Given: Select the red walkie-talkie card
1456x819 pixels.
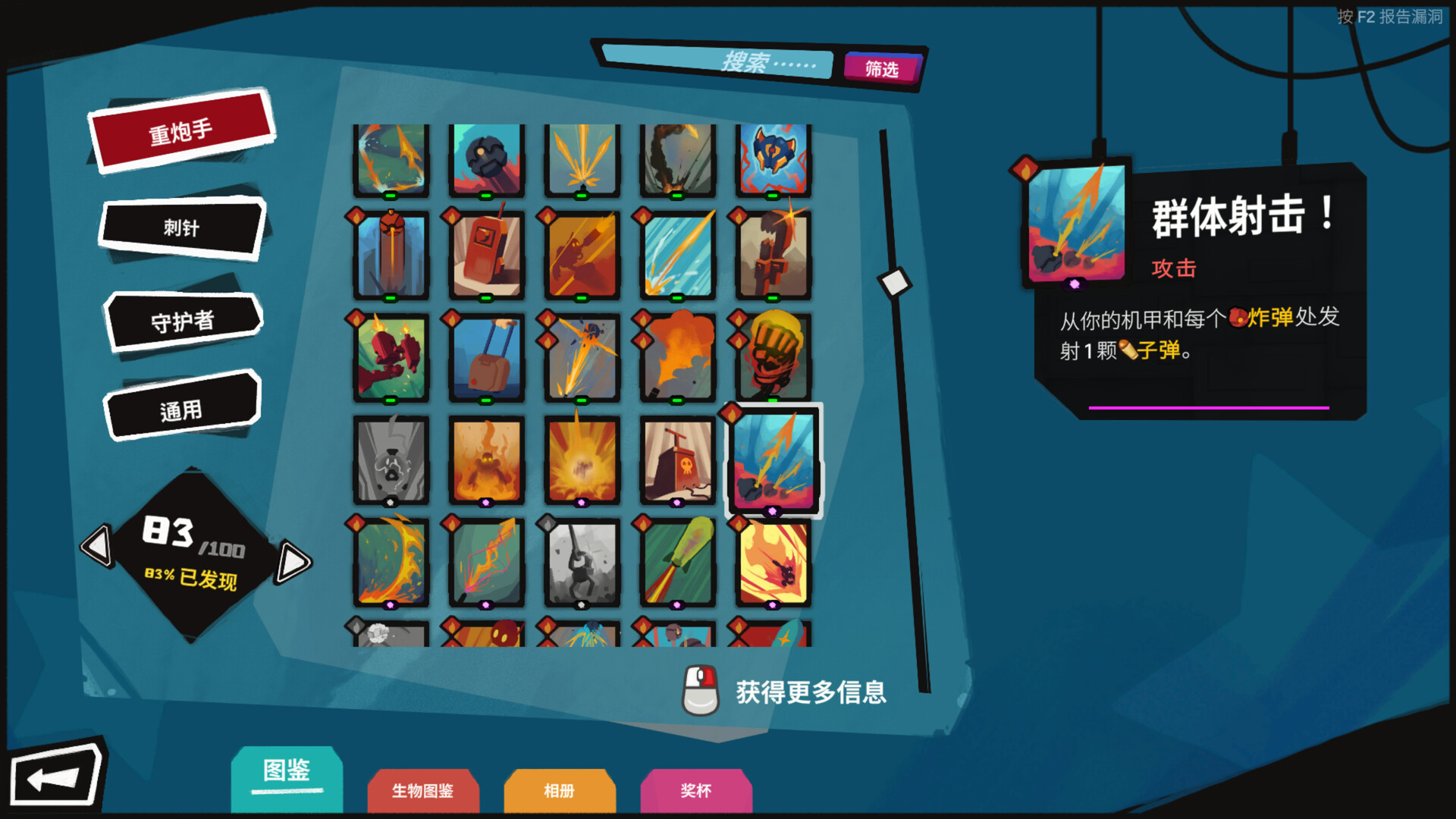Looking at the screenshot, I should point(486,255).
